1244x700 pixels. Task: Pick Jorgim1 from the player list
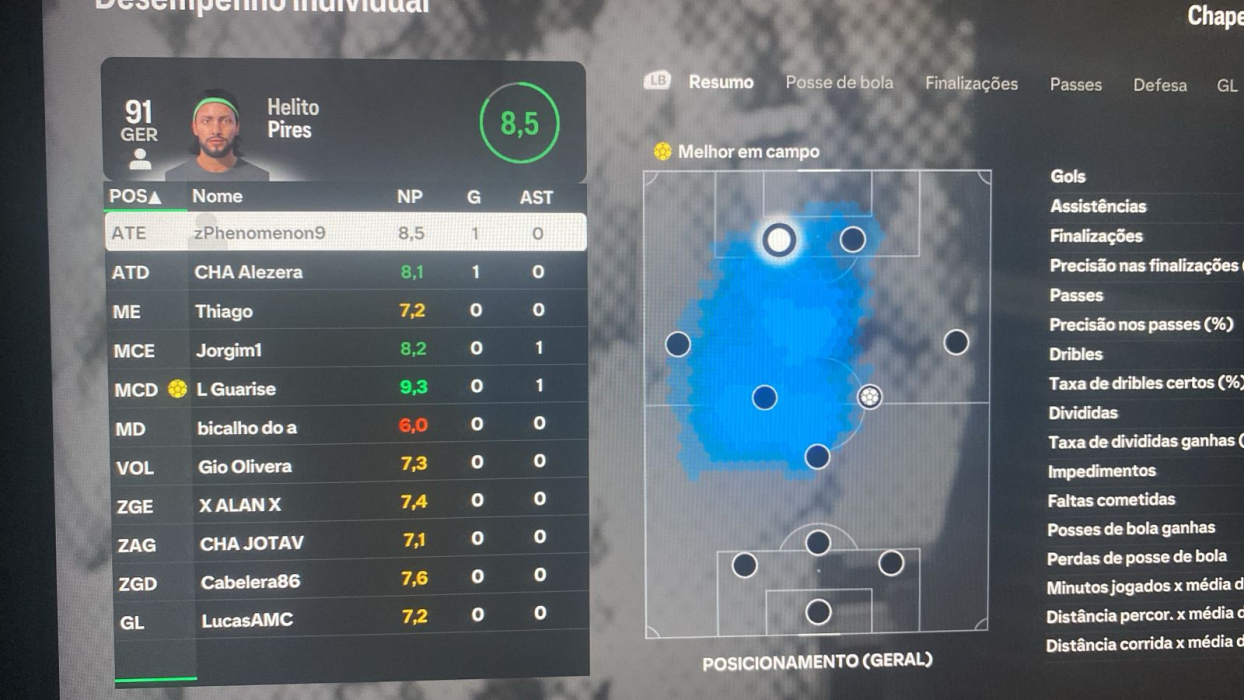345,350
